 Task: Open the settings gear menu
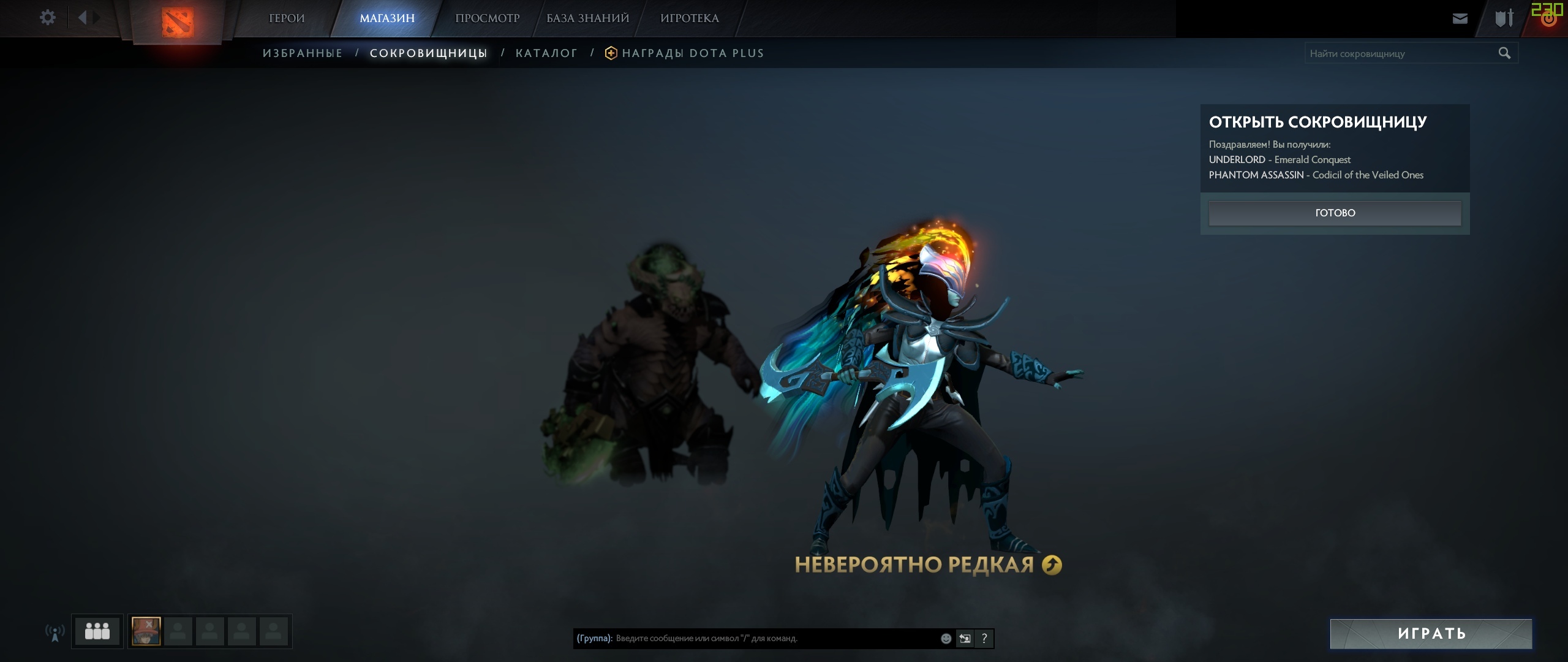tap(47, 18)
